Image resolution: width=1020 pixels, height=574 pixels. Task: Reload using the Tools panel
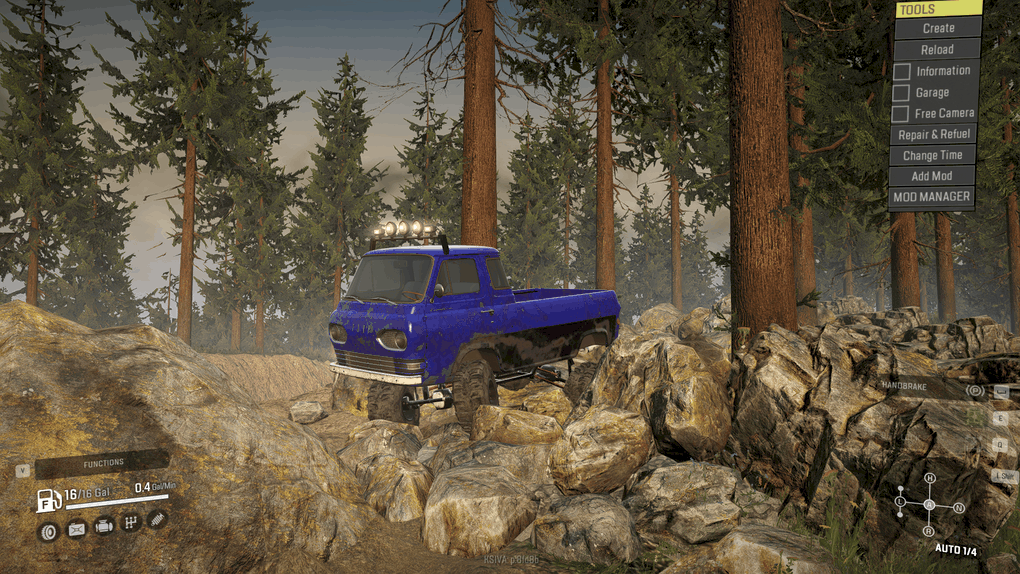(x=937, y=49)
